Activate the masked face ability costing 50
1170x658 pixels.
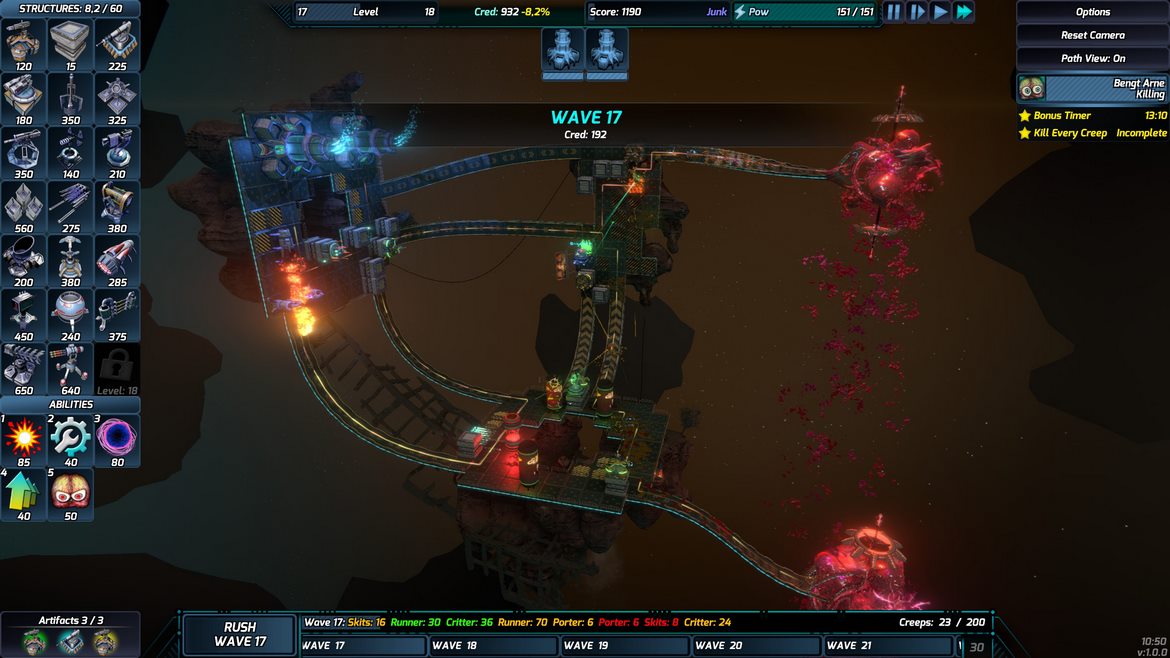(71, 494)
